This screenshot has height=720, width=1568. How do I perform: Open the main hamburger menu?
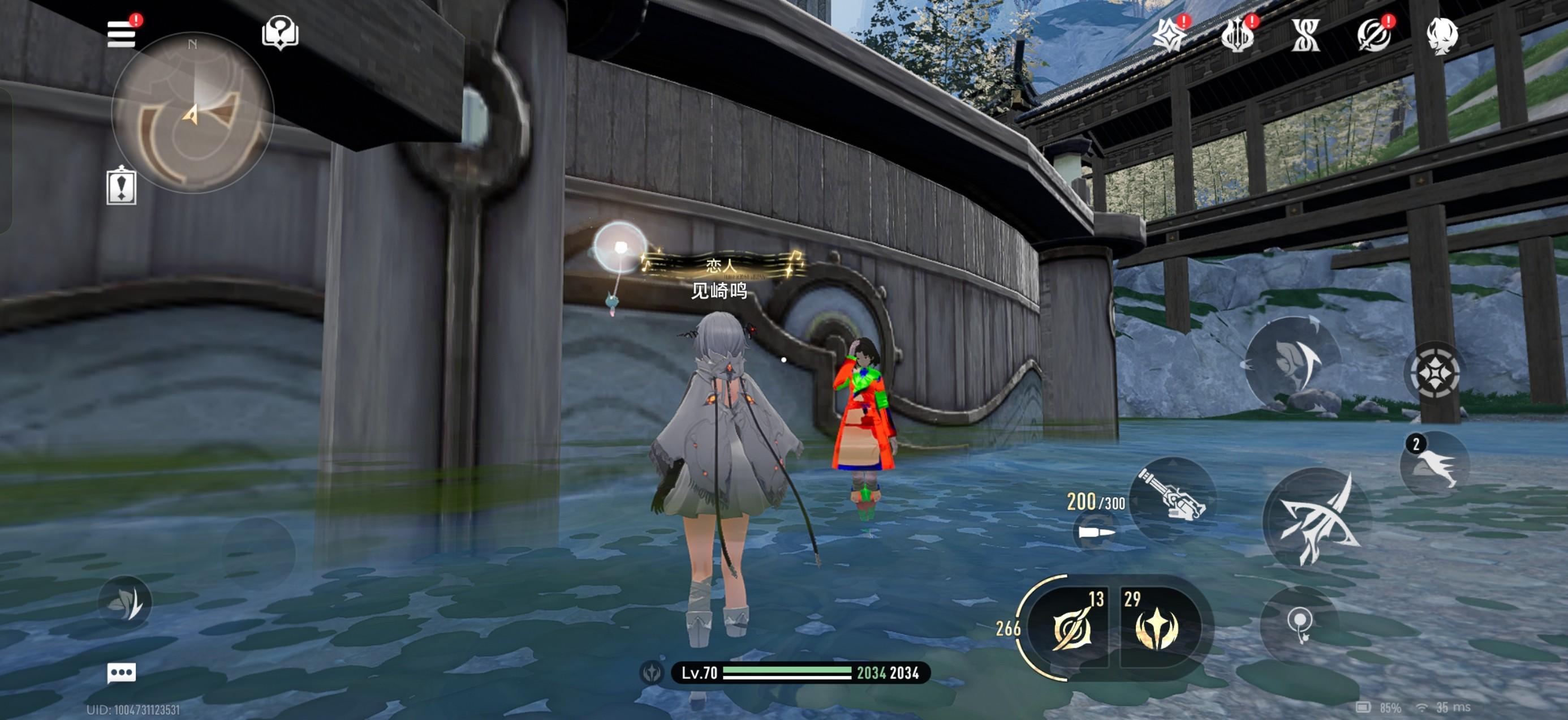point(121,34)
